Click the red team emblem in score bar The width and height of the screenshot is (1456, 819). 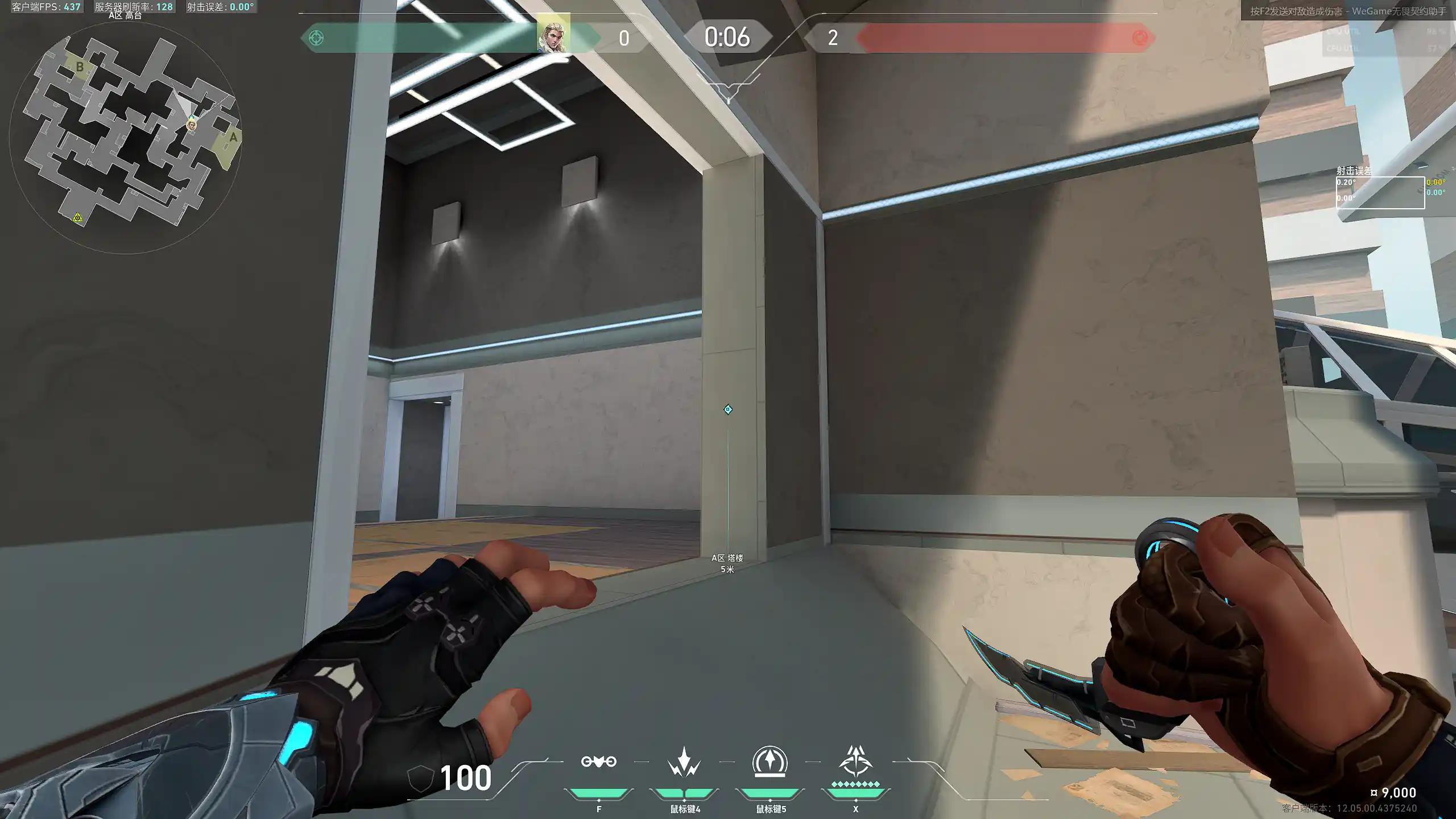(1139, 38)
